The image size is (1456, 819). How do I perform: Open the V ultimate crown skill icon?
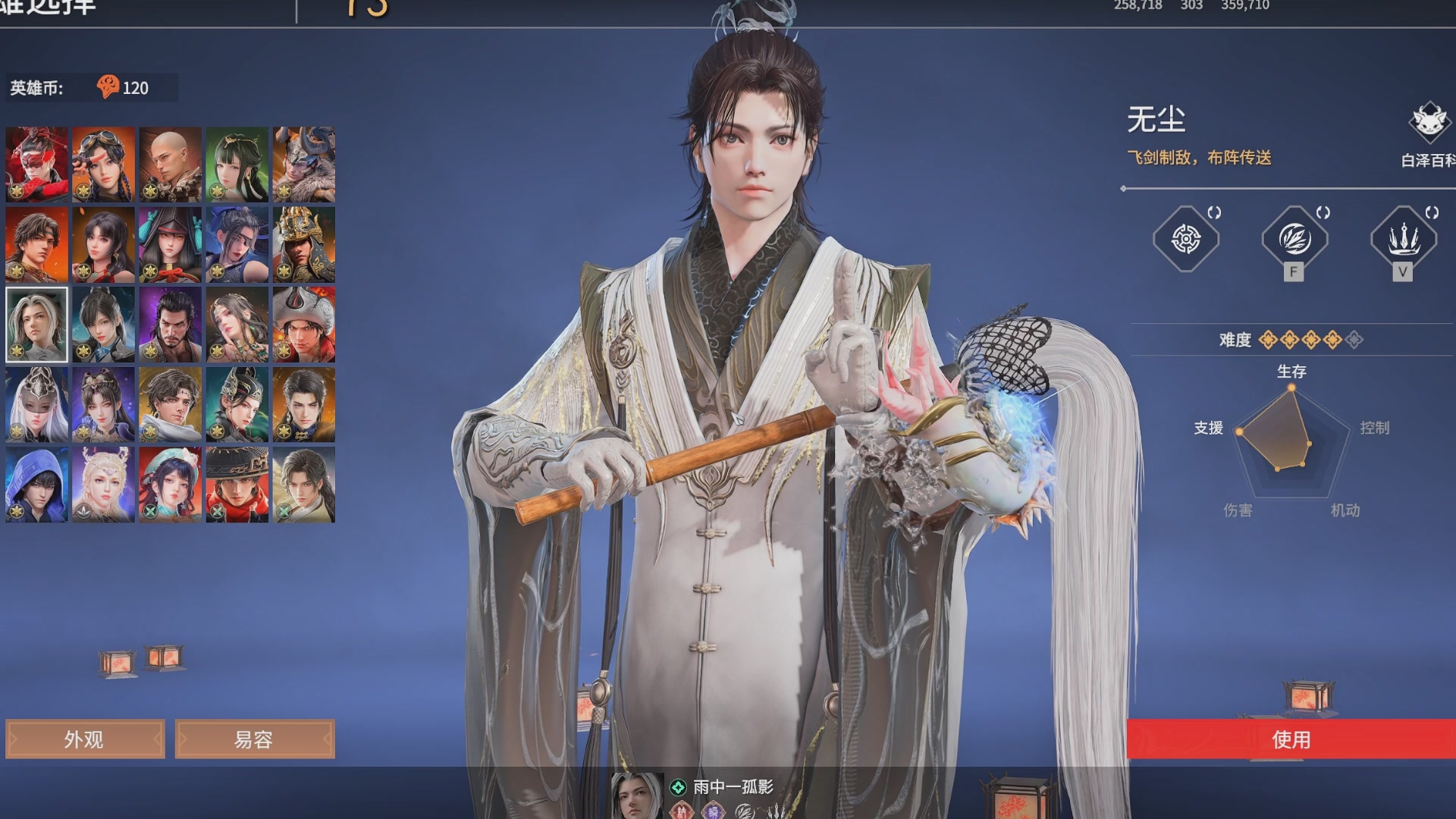(1404, 239)
